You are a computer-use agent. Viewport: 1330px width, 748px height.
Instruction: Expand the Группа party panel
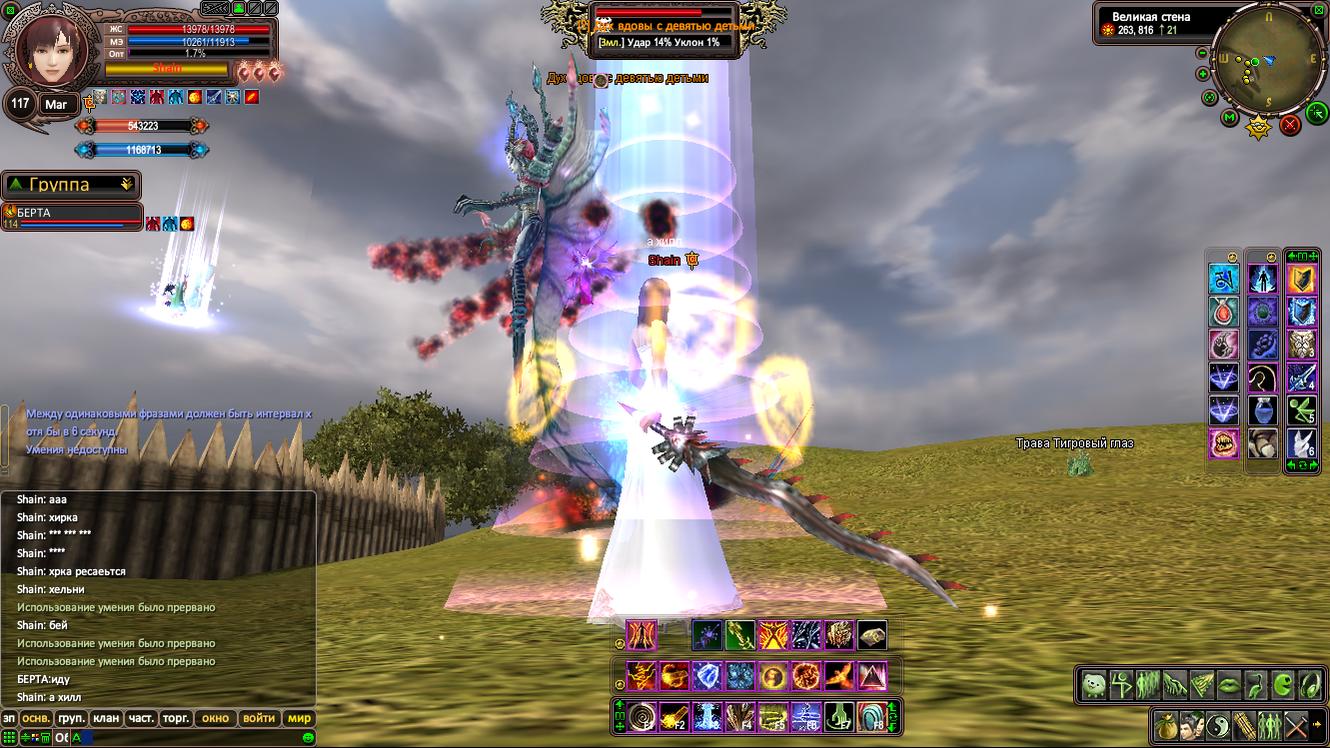(126, 184)
